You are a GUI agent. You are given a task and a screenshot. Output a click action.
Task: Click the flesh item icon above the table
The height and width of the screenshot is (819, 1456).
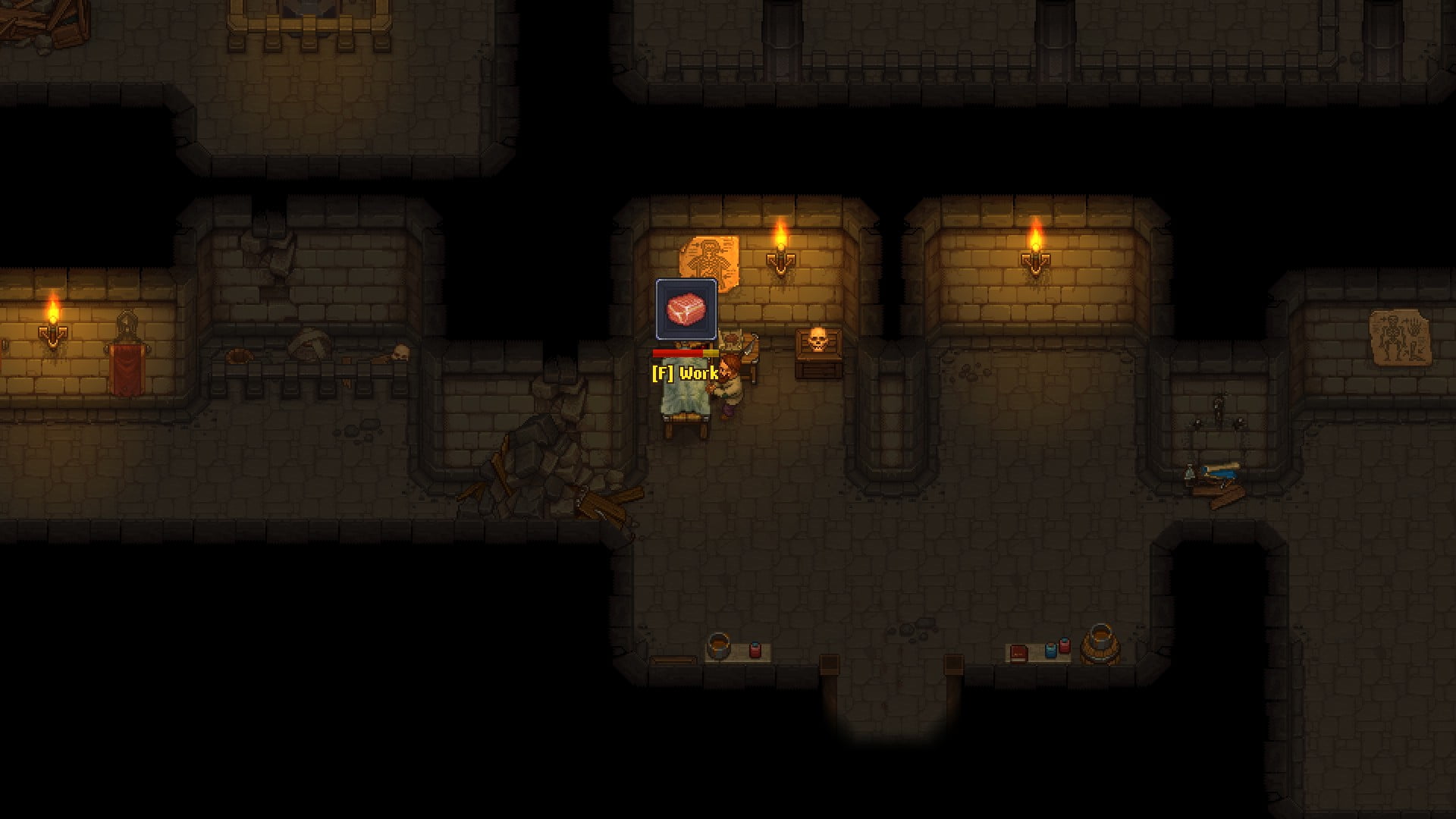click(x=686, y=309)
